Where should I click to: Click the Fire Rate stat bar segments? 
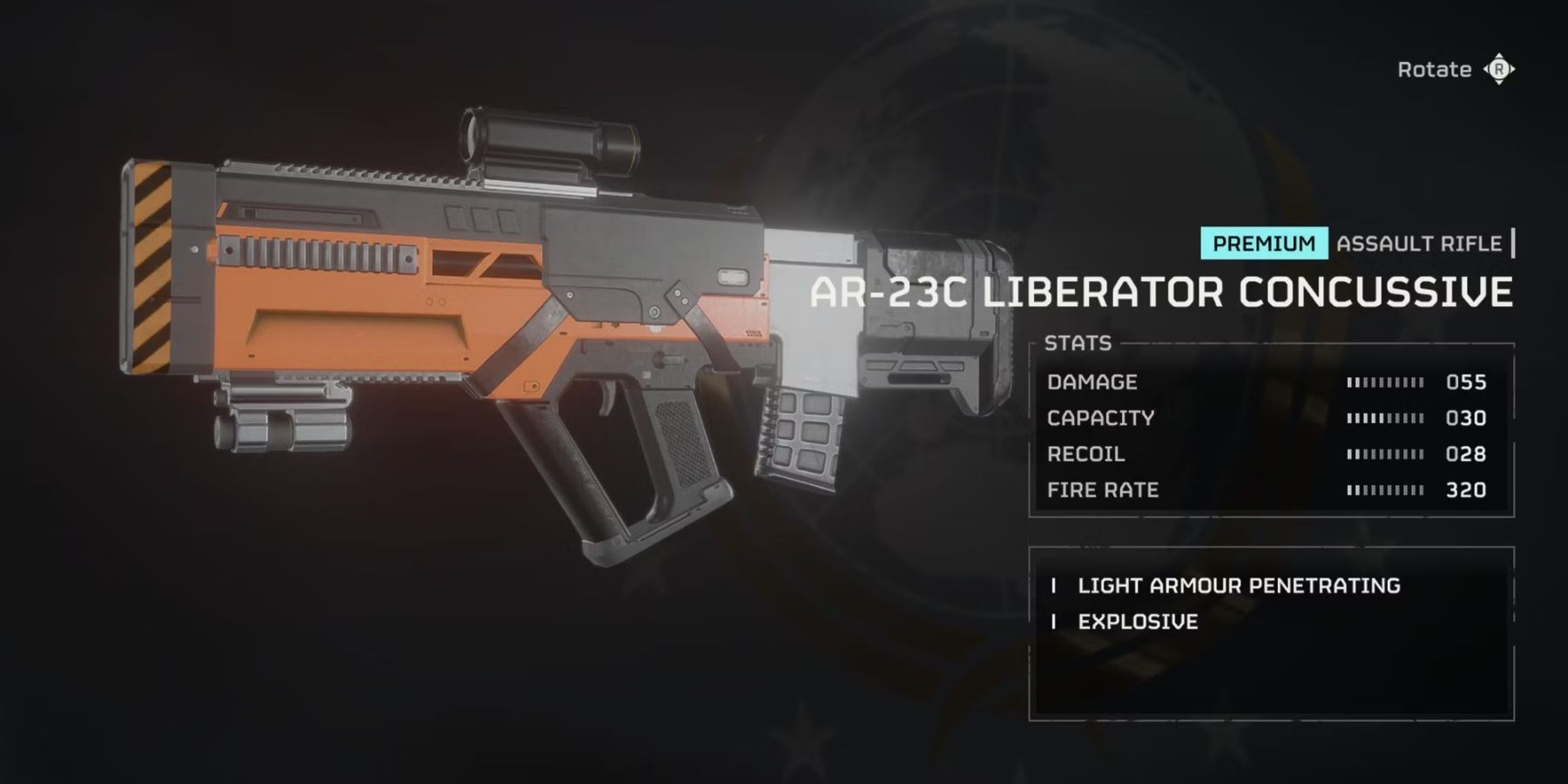1385,490
